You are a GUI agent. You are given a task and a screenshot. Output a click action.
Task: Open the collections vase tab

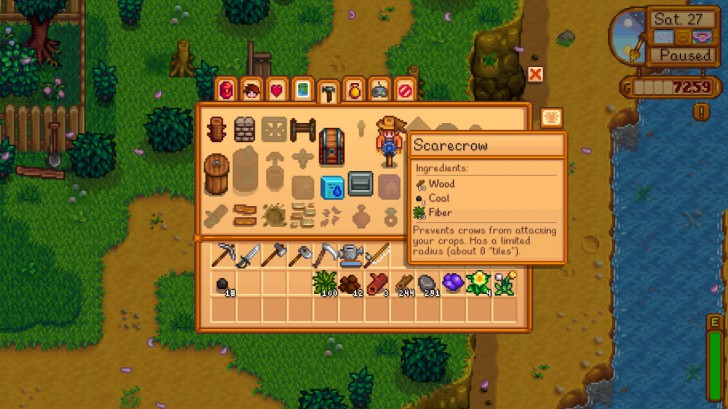[x=354, y=91]
